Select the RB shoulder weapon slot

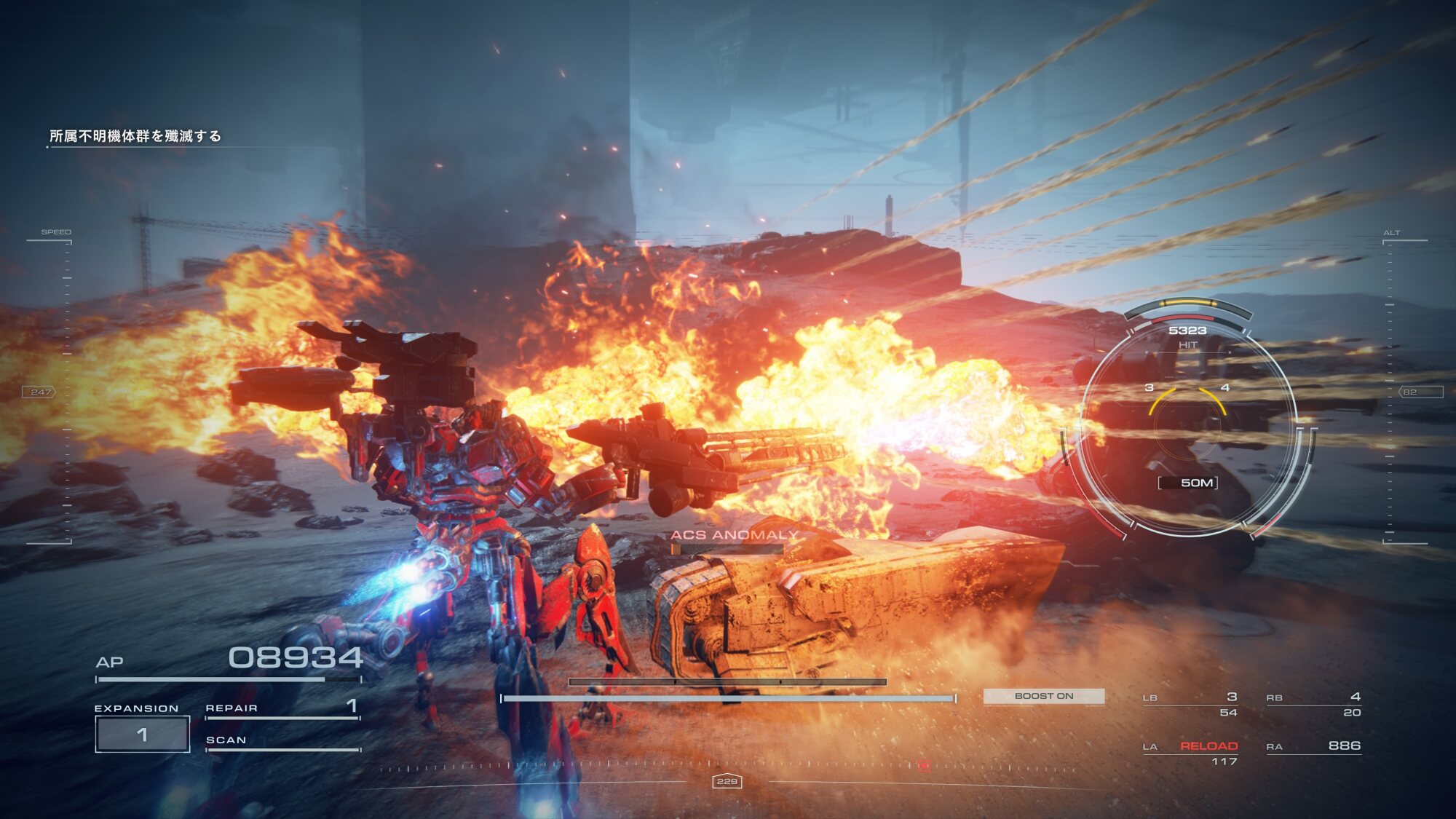[1314, 704]
